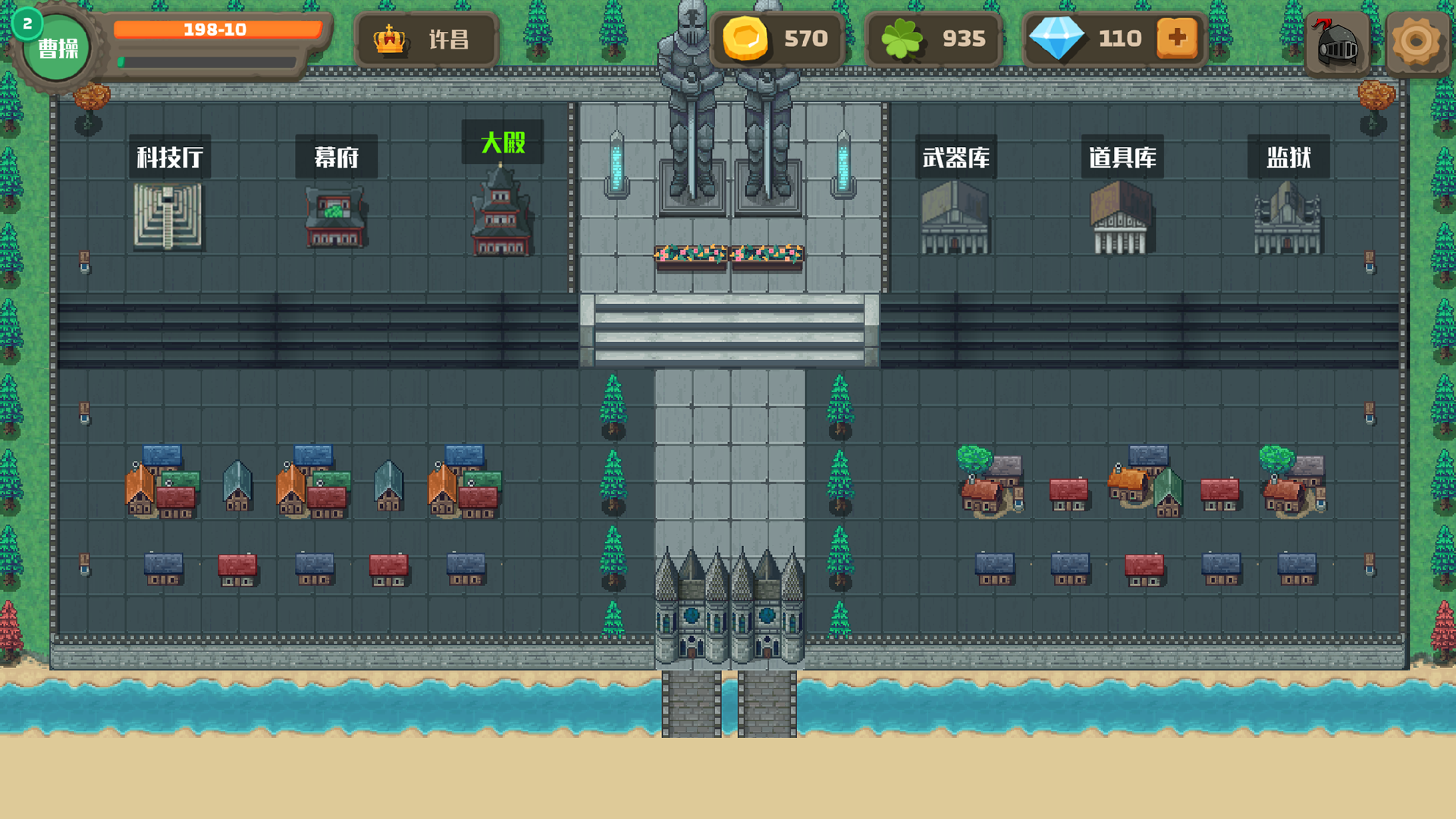Open the 曹操 player avatar profile
Image resolution: width=1456 pixels, height=819 pixels.
pyautogui.click(x=57, y=48)
